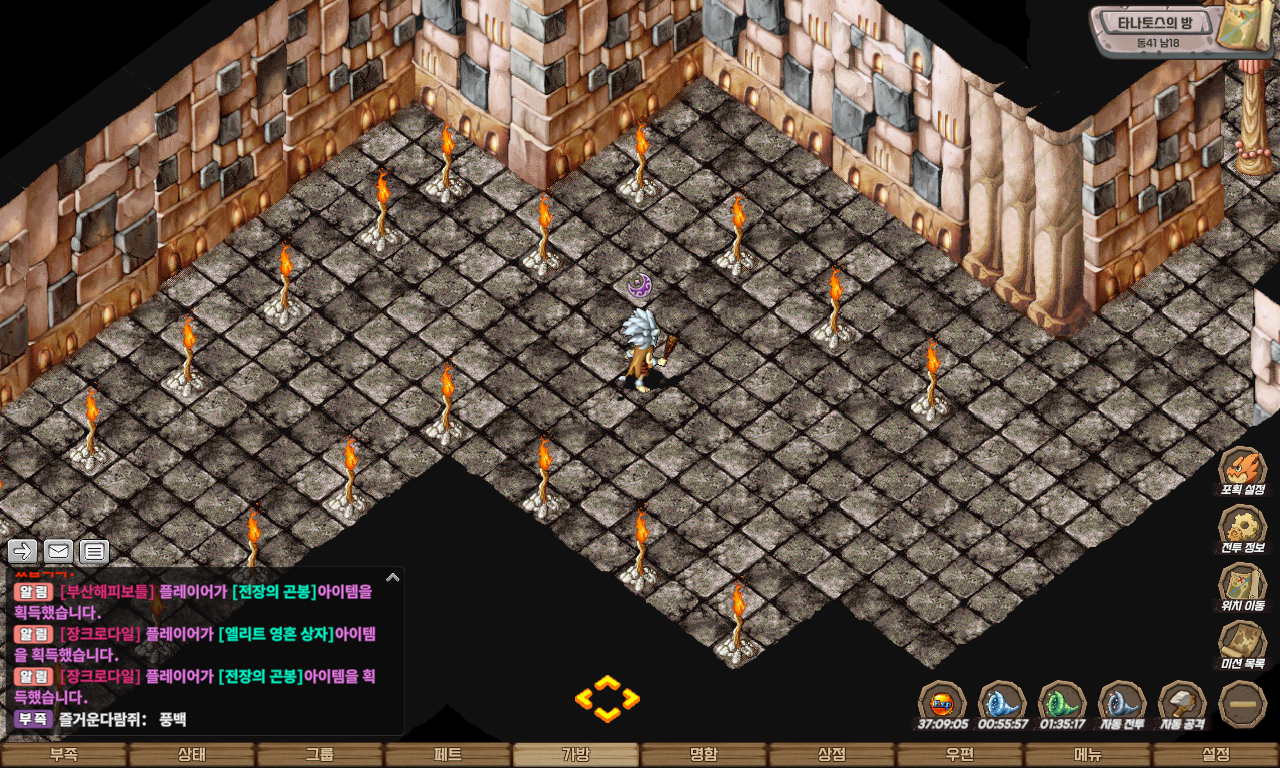The height and width of the screenshot is (768, 1280).
Task: Open the 설정 (settings) menu
Action: click(x=1216, y=755)
